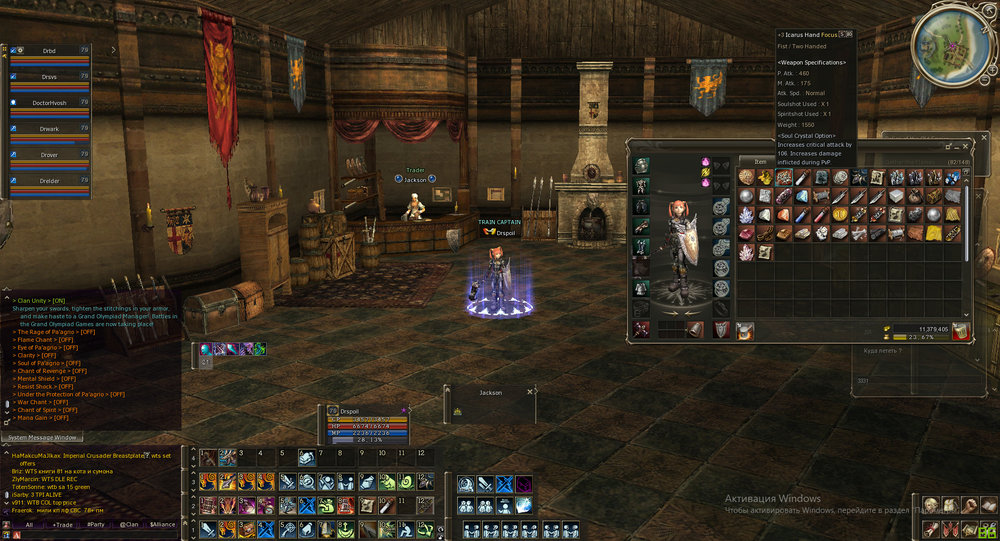1000x541 pixels.
Task: Open the System Message Window tab
Action: pyautogui.click(x=40, y=437)
